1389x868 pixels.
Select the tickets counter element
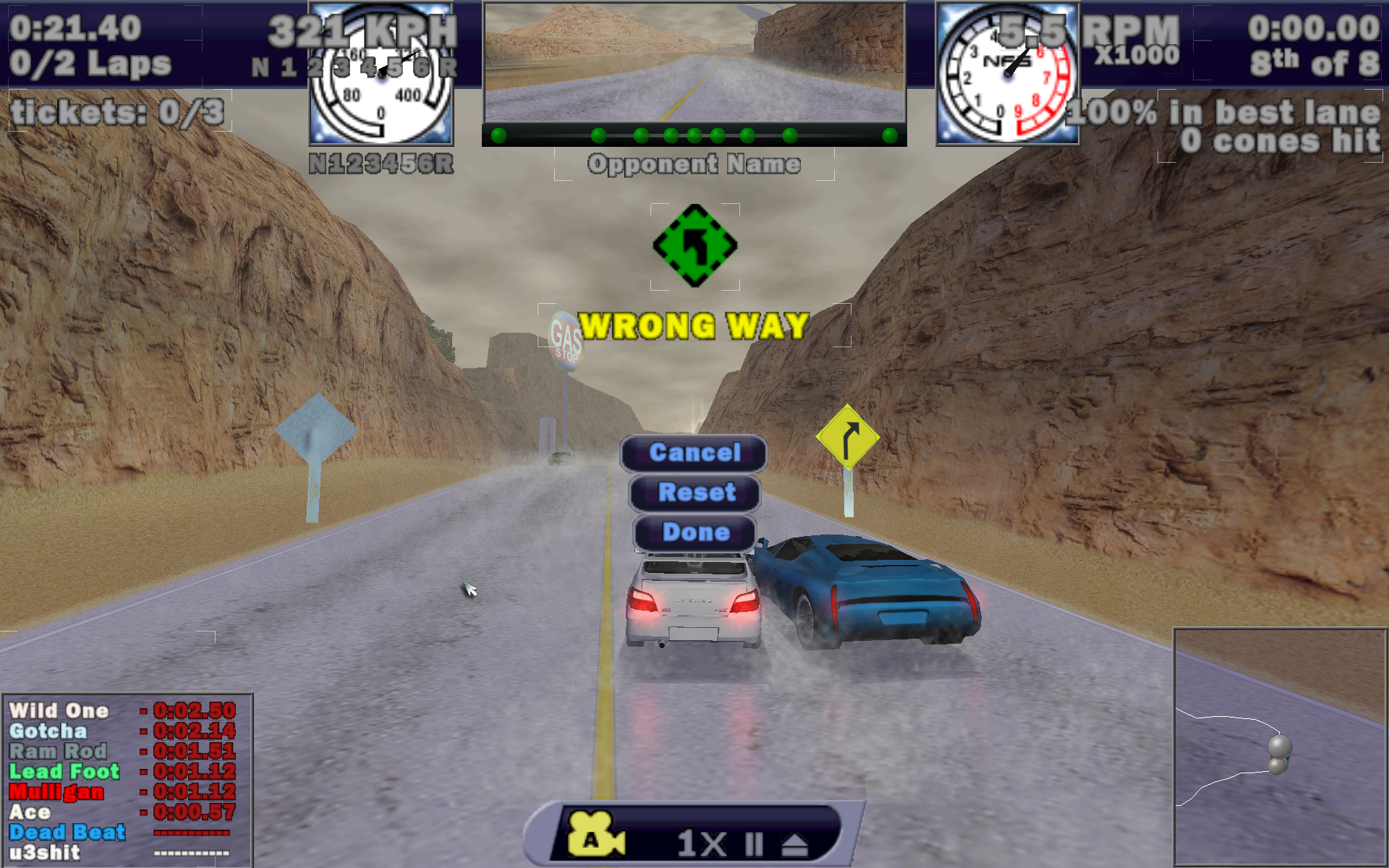click(118, 112)
